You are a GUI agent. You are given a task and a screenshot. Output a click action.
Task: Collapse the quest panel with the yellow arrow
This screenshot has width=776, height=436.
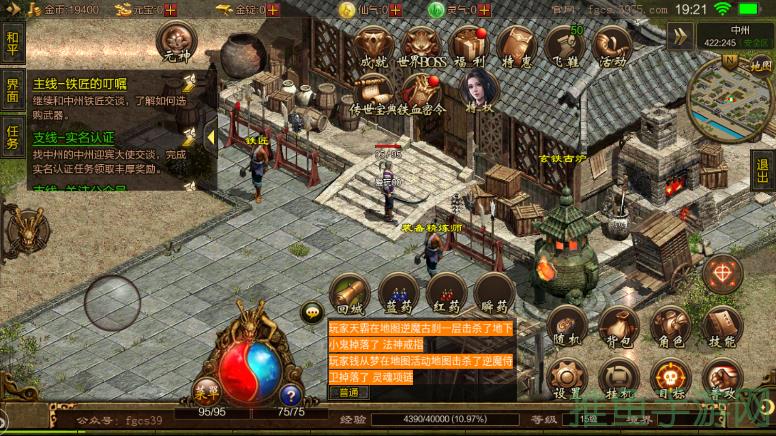pyautogui.click(x=211, y=136)
